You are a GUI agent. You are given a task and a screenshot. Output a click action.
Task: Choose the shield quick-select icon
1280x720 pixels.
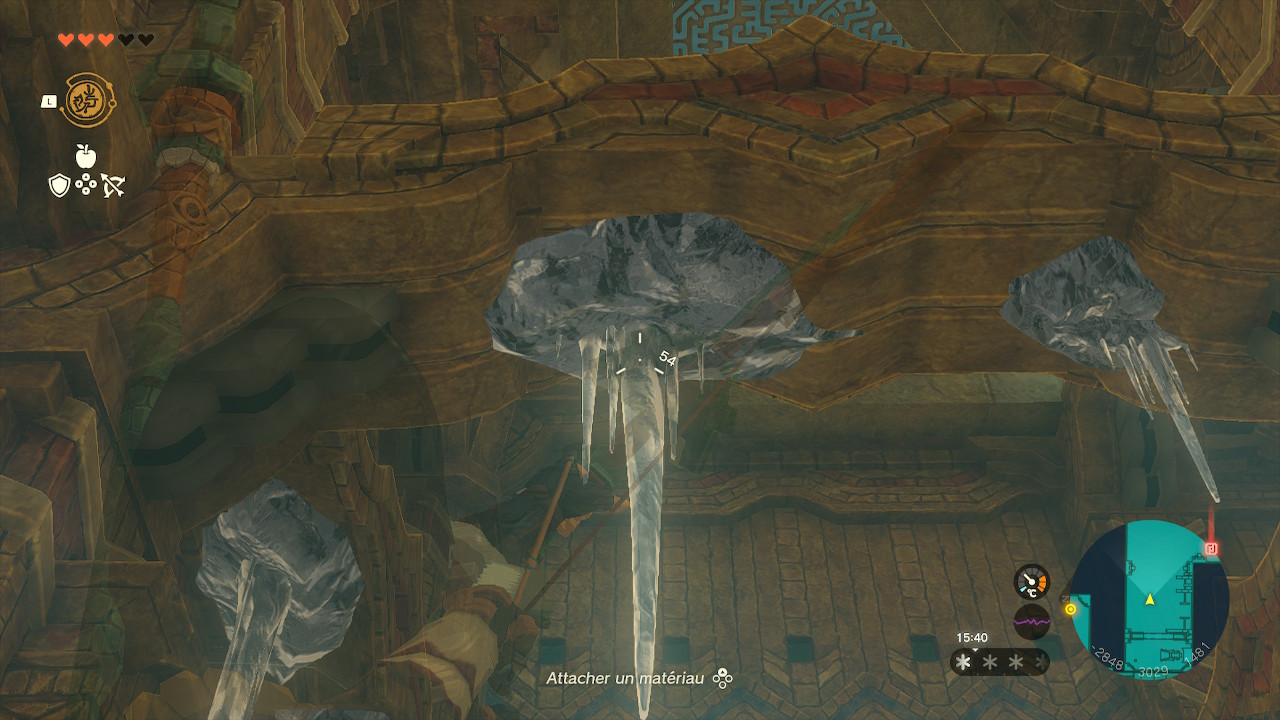(59, 185)
